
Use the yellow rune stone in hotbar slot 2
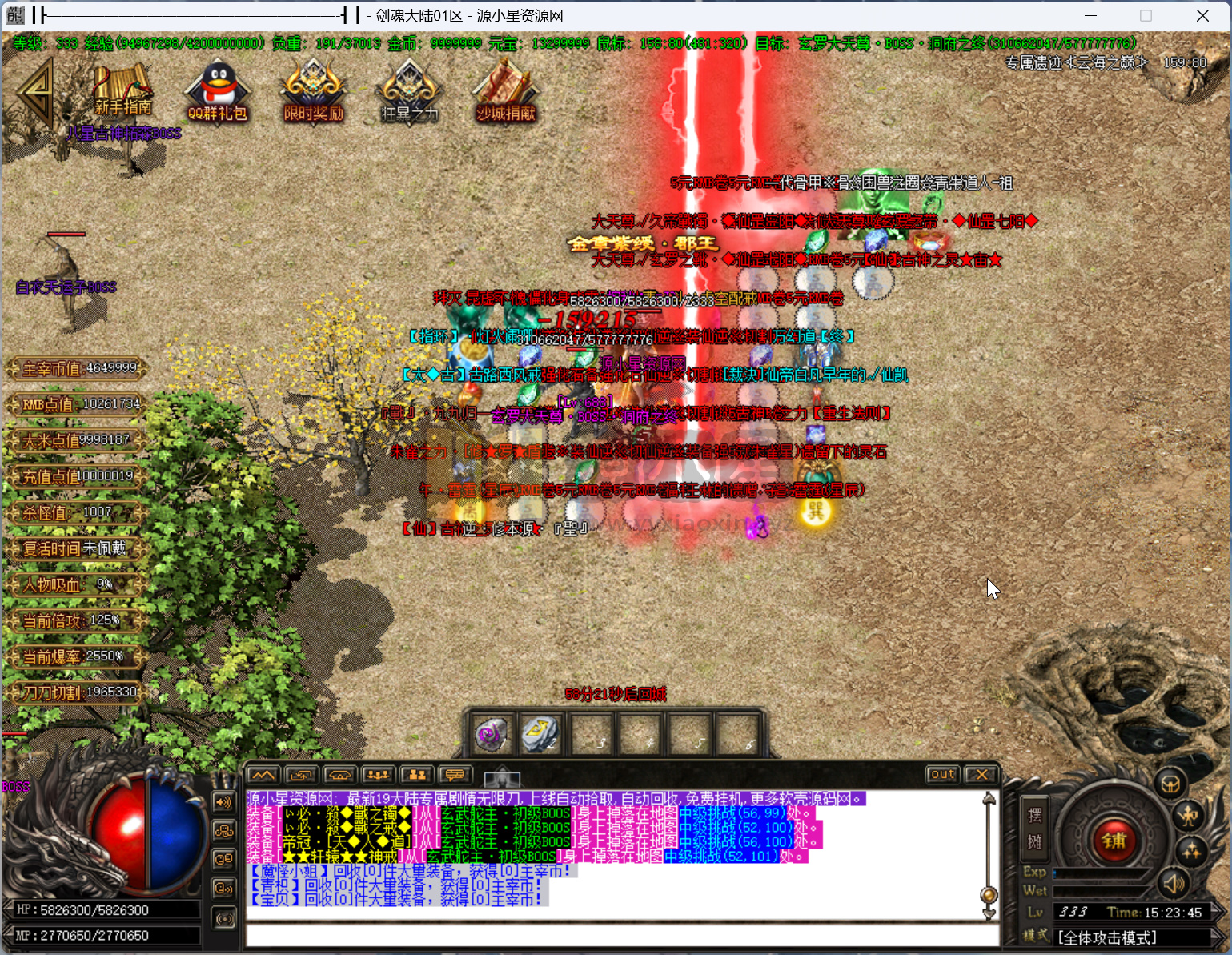pos(539,734)
